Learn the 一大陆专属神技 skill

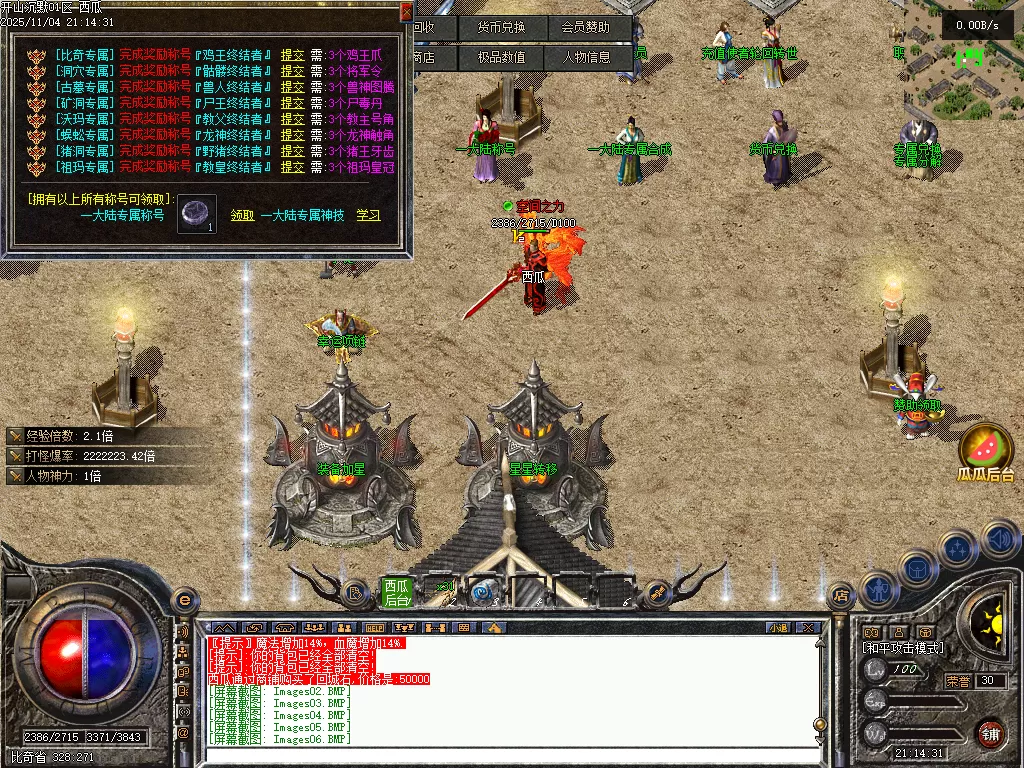pyautogui.click(x=368, y=215)
